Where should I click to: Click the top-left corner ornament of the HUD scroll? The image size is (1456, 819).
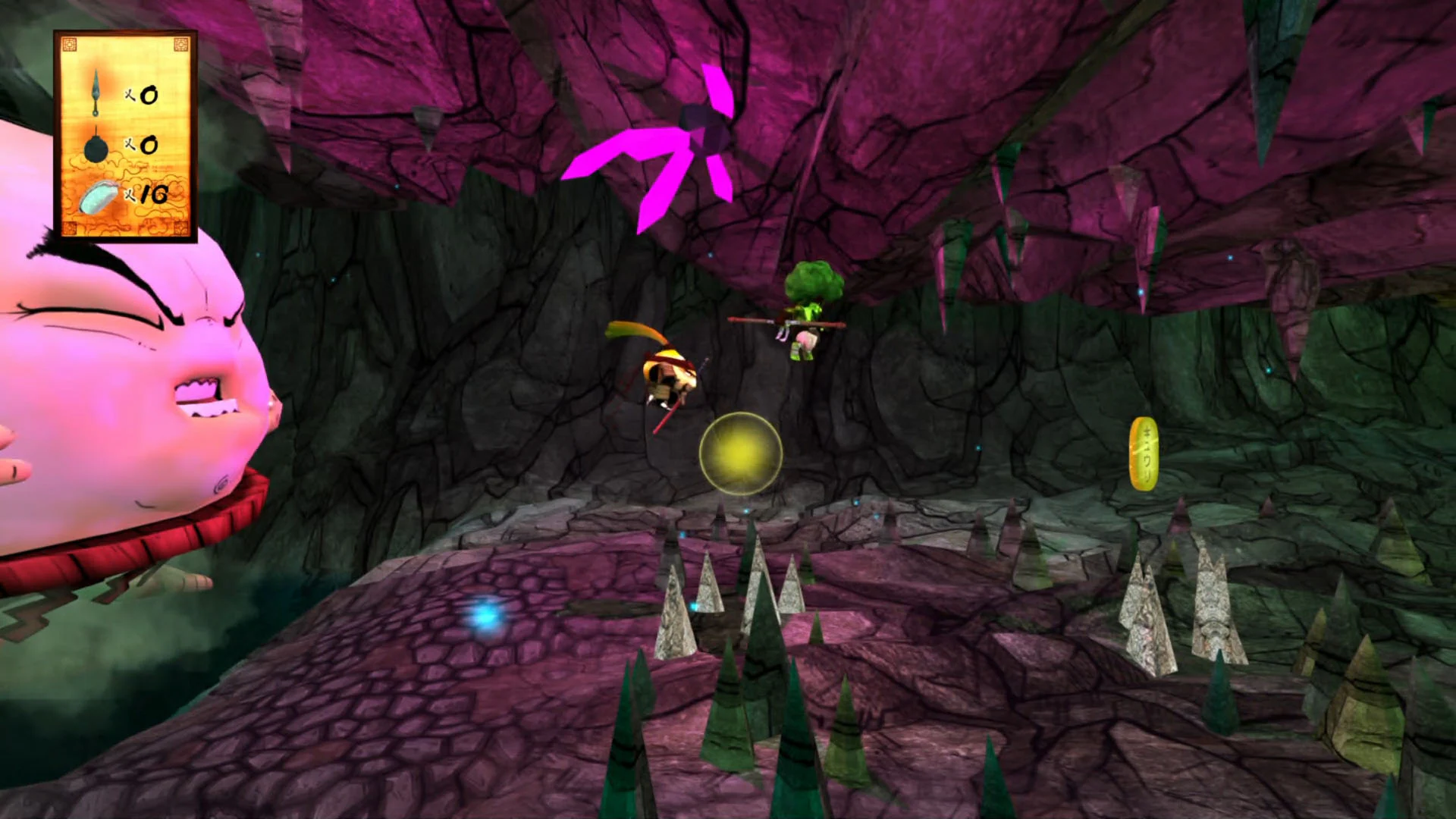[x=70, y=43]
